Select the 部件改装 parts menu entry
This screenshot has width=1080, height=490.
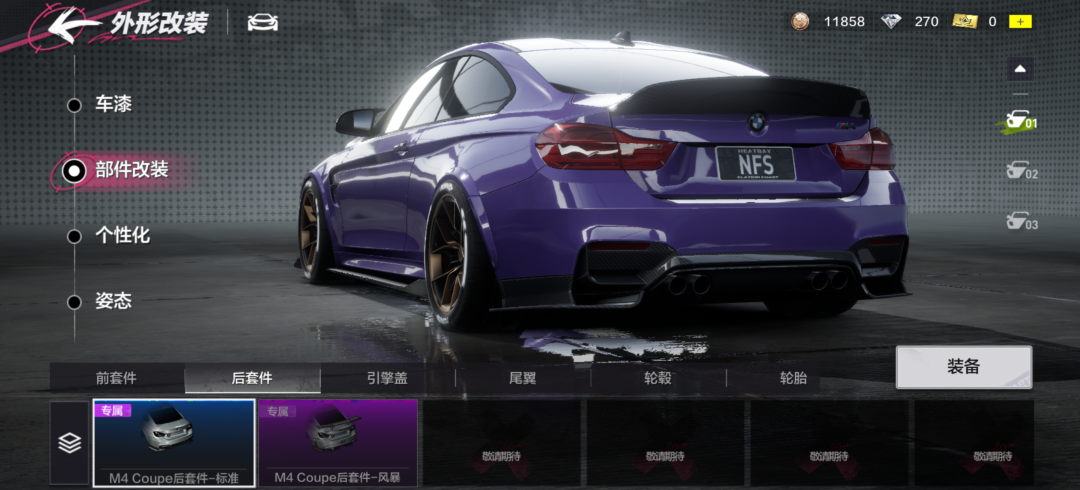(130, 171)
